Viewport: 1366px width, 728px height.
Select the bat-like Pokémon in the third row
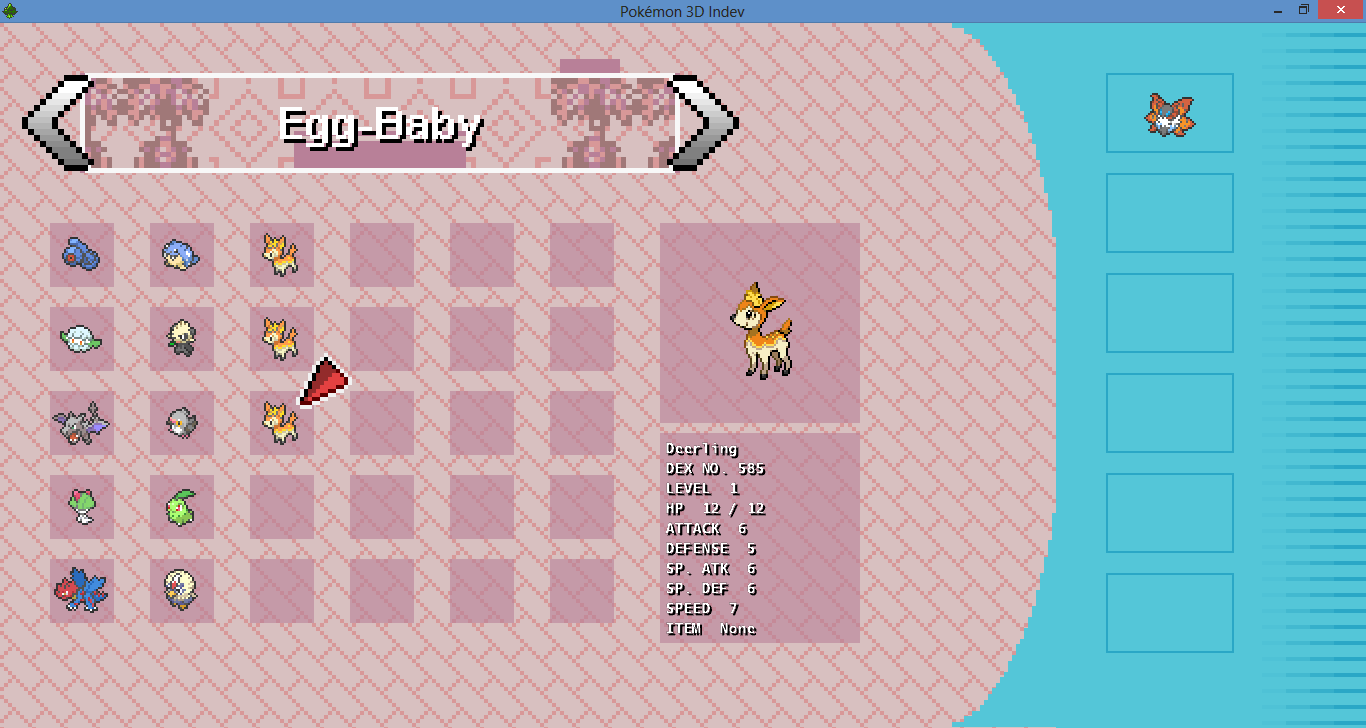(81, 423)
